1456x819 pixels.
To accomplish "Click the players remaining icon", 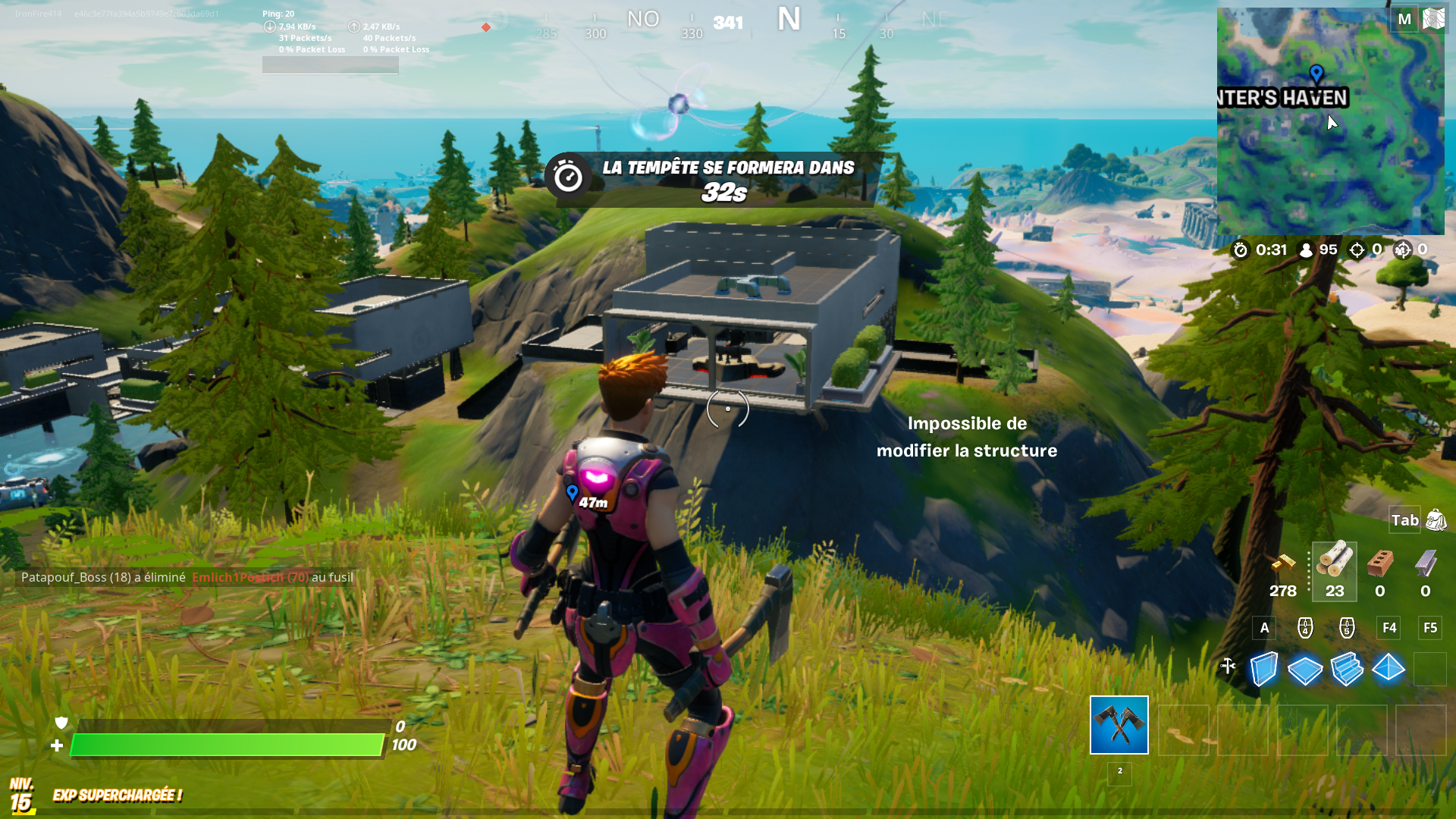I will coord(1306,250).
